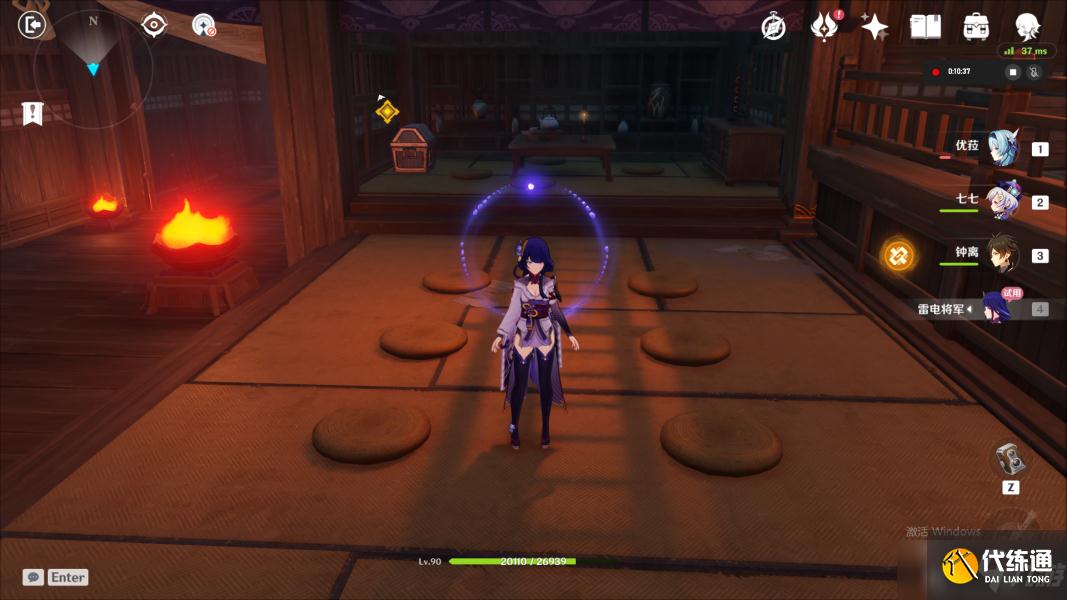This screenshot has height=600, width=1067.
Task: Activate the elemental sight eye icon
Action: (x=154, y=25)
